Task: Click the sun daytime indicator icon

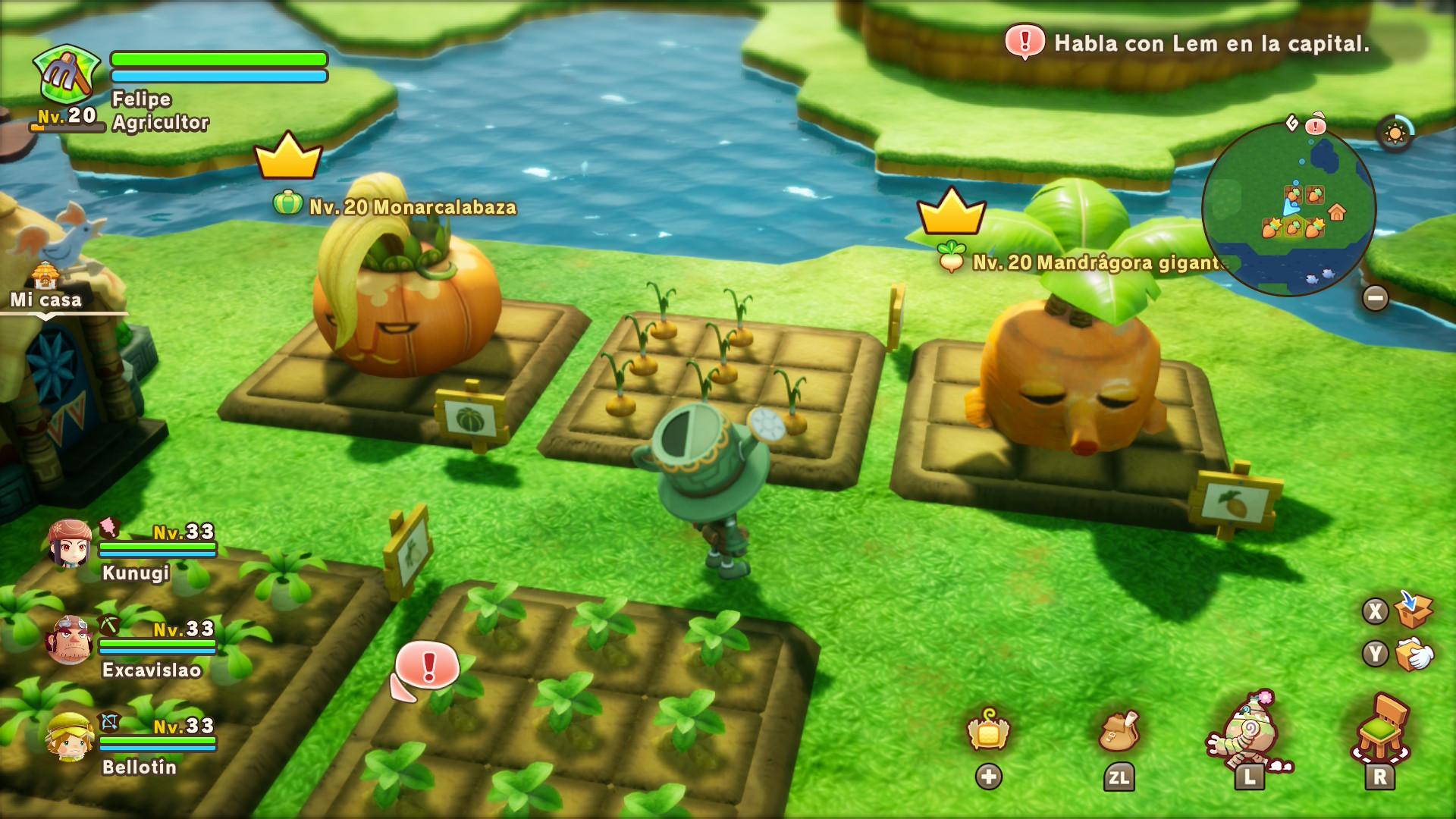Action: point(1395,134)
